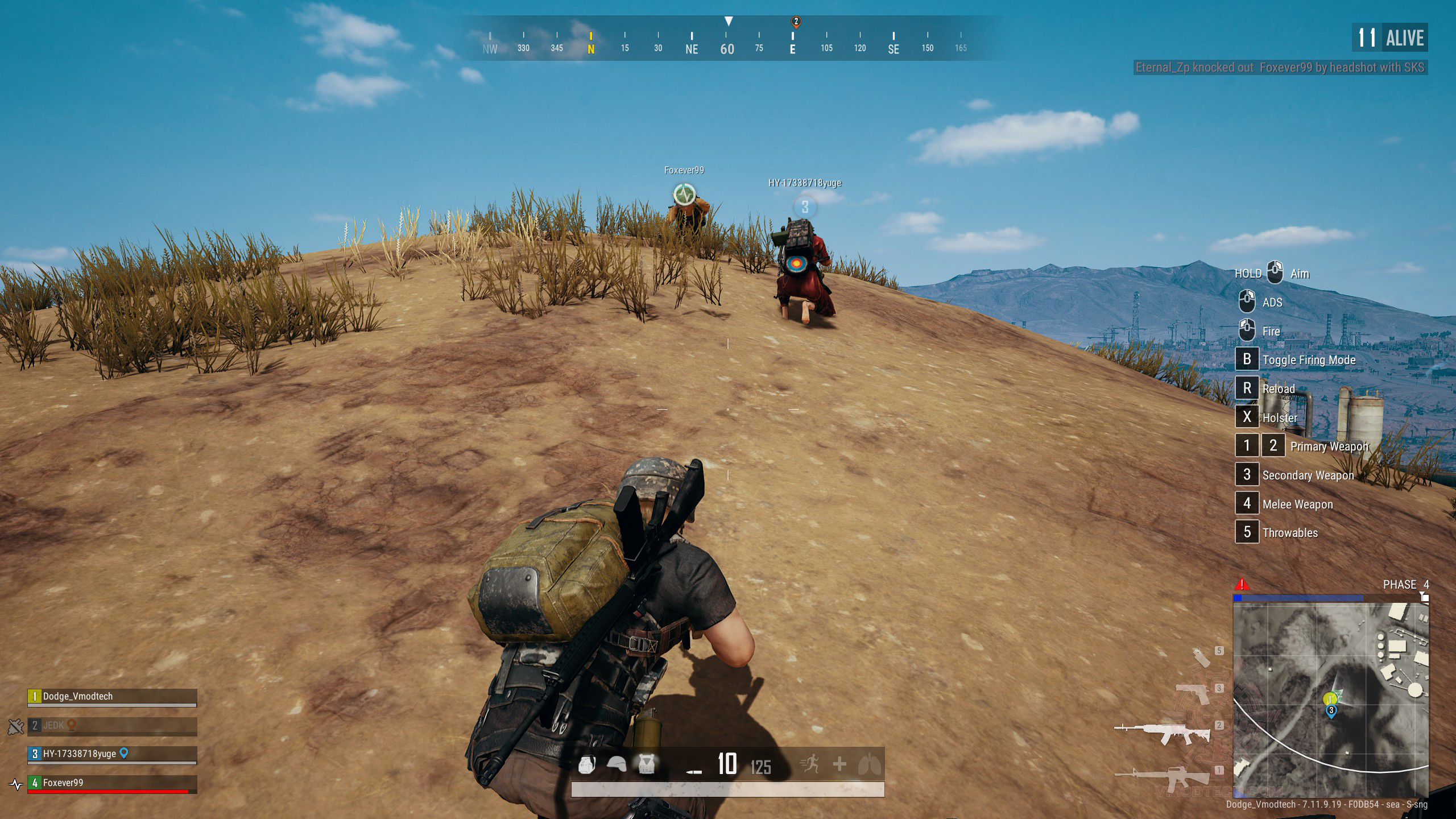Select the throwable in slot 5
The width and height of the screenshot is (1456, 819).
click(1201, 657)
